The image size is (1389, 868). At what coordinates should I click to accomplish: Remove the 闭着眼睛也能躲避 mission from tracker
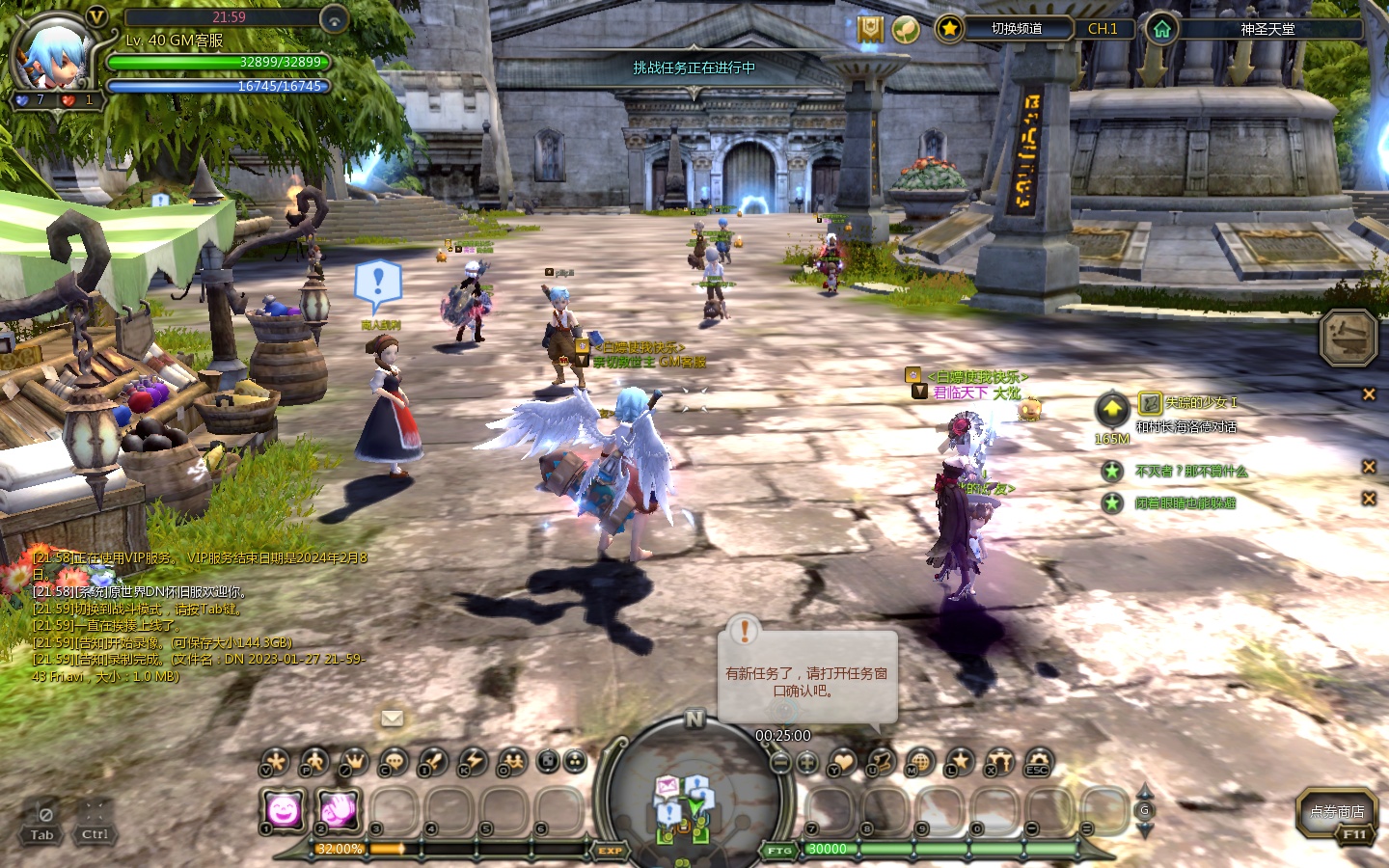coord(1369,499)
